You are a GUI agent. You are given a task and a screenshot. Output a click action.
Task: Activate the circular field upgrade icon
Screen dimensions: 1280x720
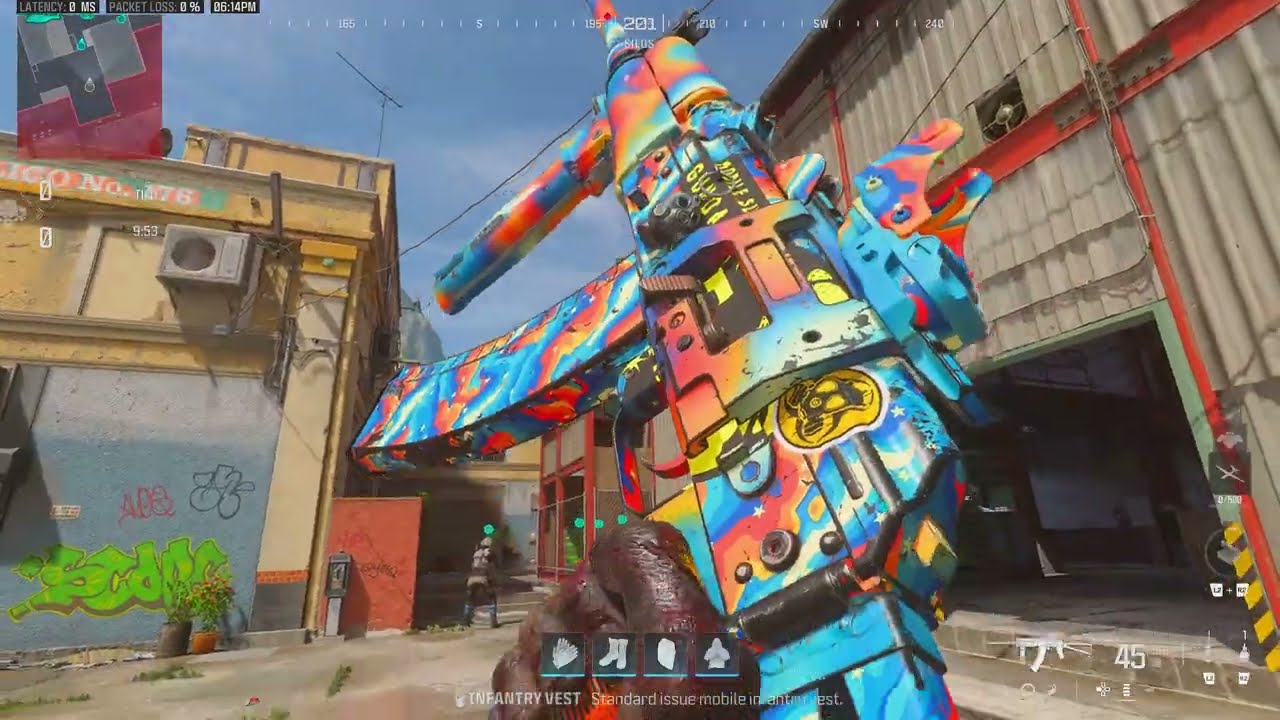1226,554
